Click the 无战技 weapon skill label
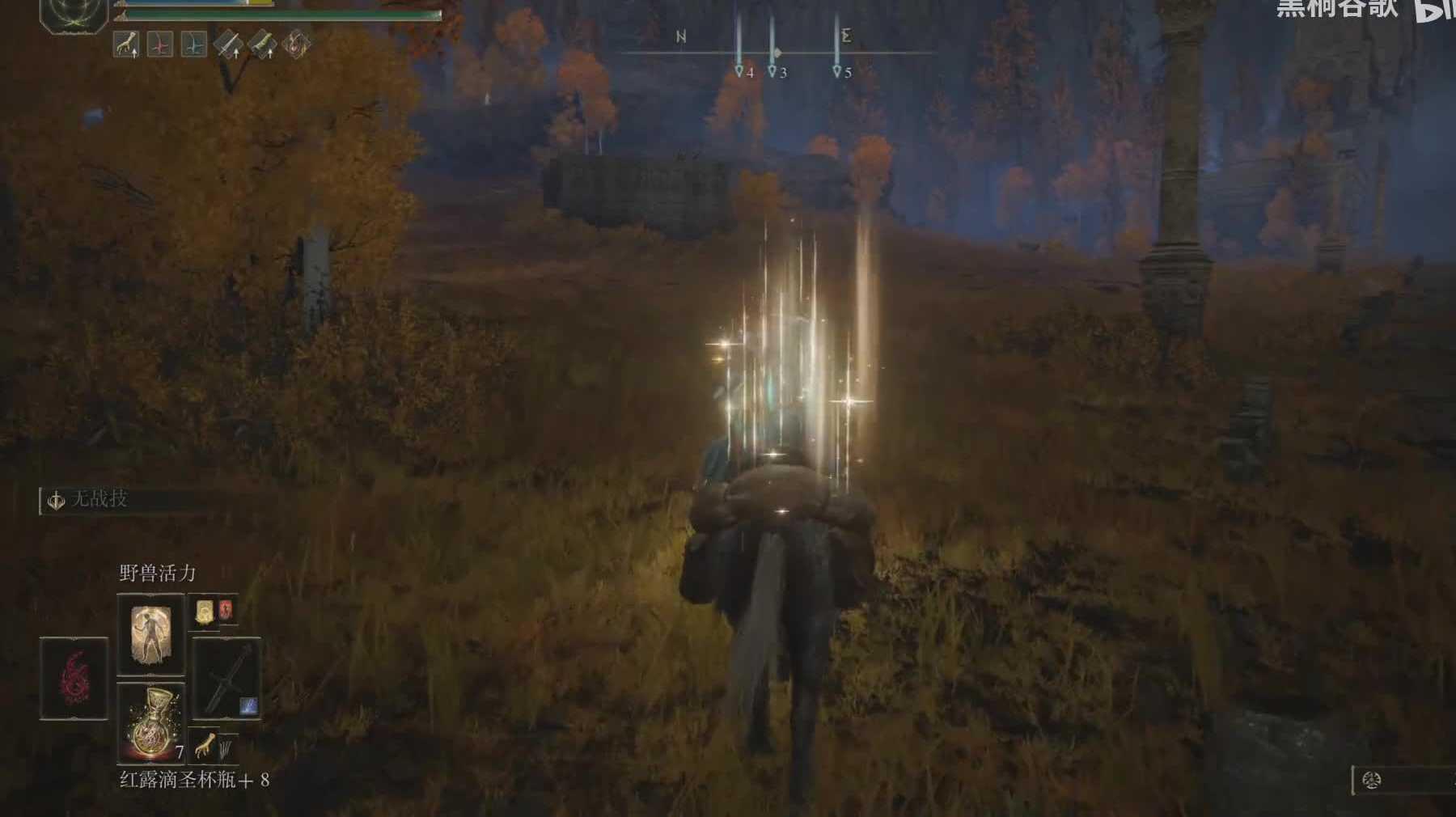Screen dimensions: 1456x817 coord(99,499)
